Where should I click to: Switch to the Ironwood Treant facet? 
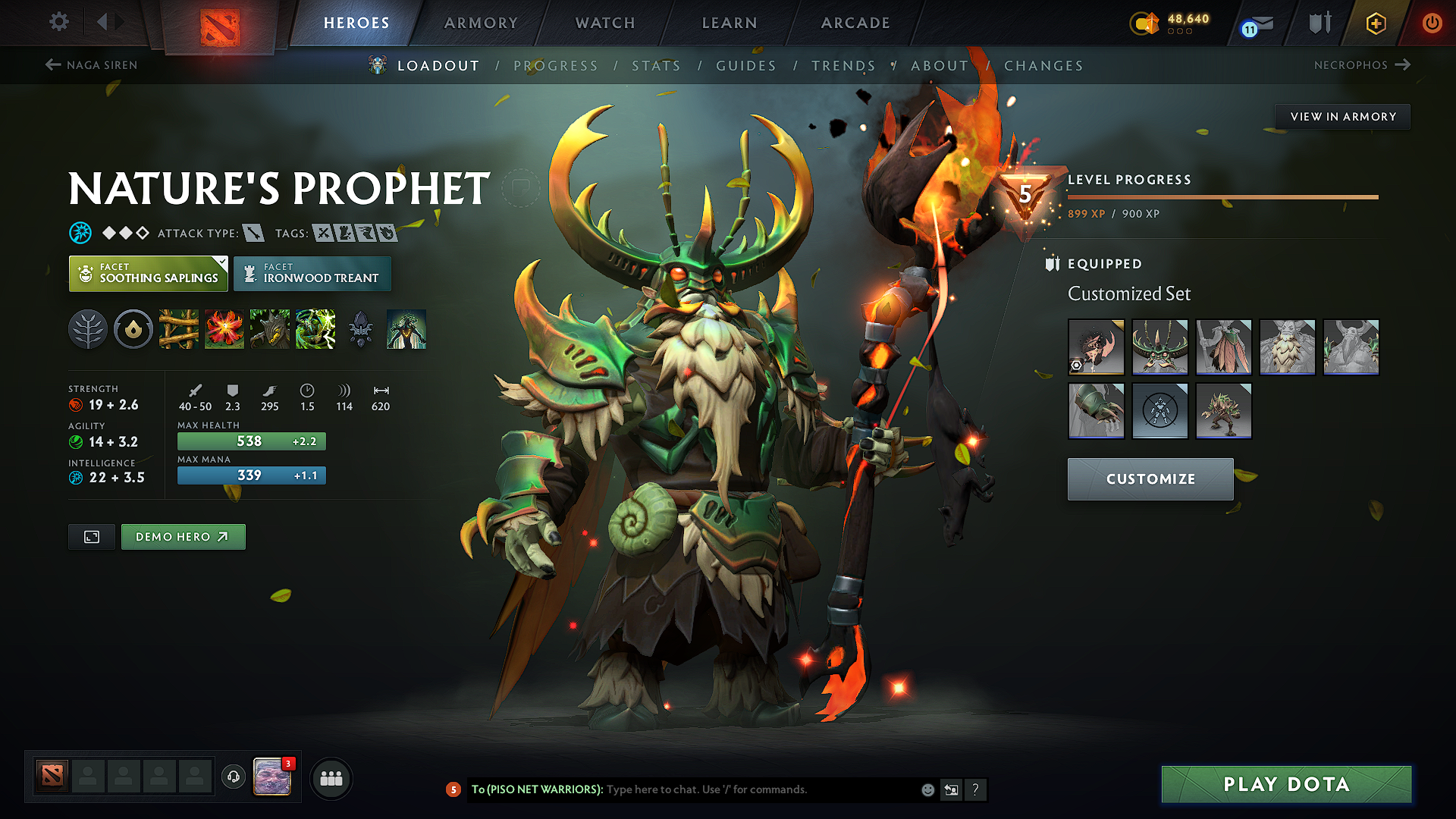pyautogui.click(x=312, y=273)
